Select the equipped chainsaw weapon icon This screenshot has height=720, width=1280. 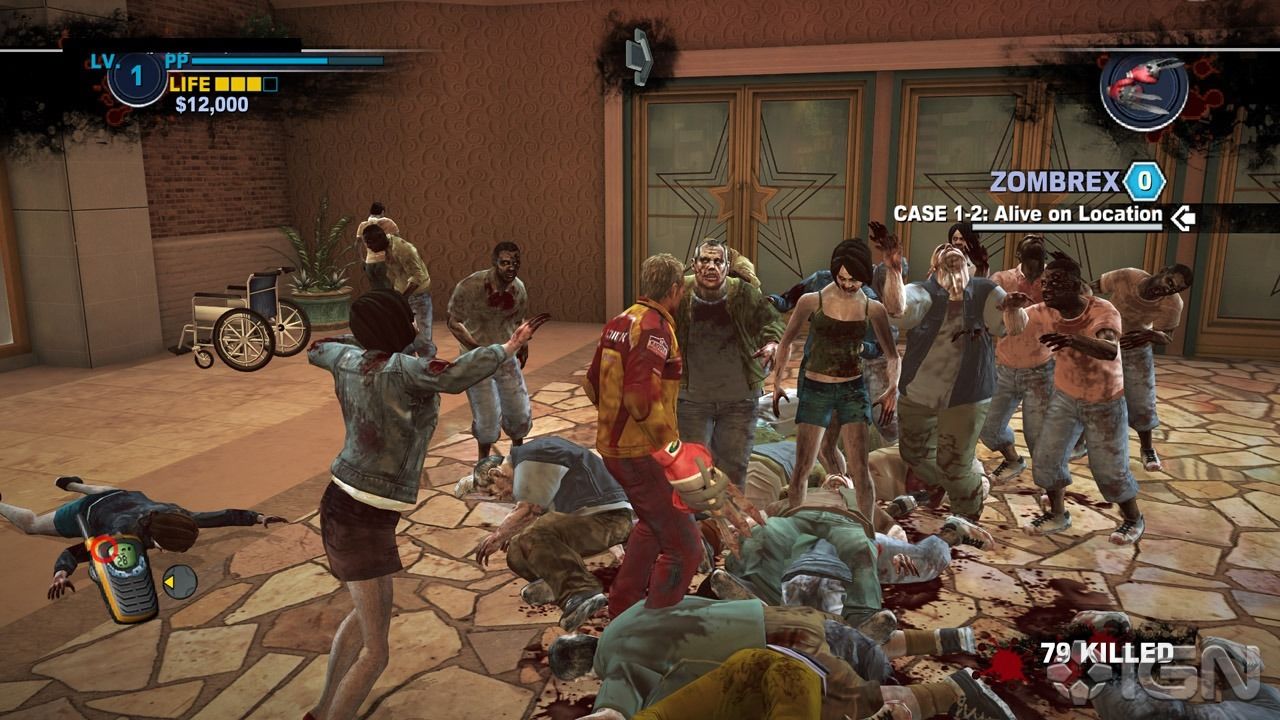coord(1144,86)
